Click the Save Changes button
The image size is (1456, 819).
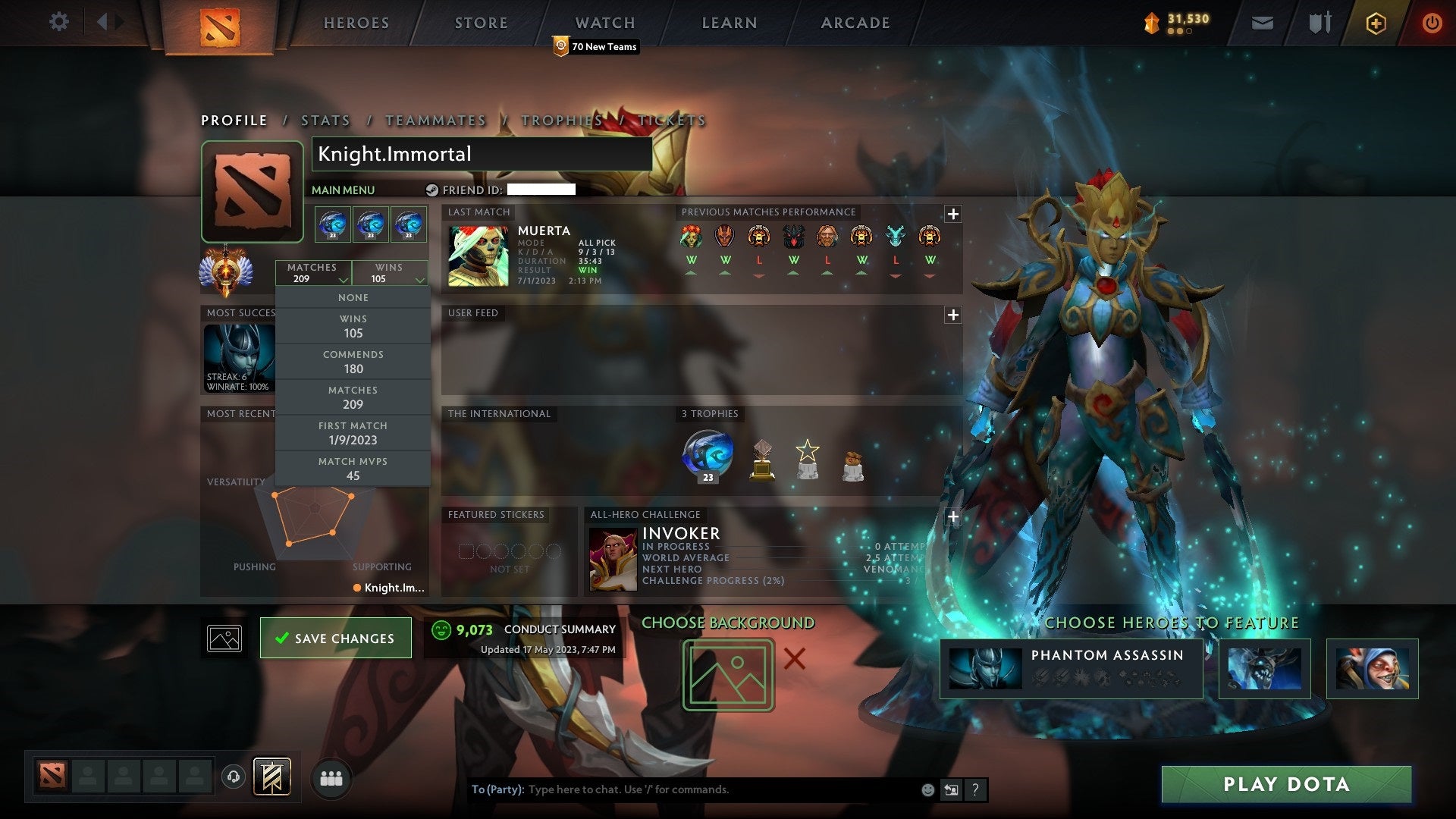coord(335,638)
